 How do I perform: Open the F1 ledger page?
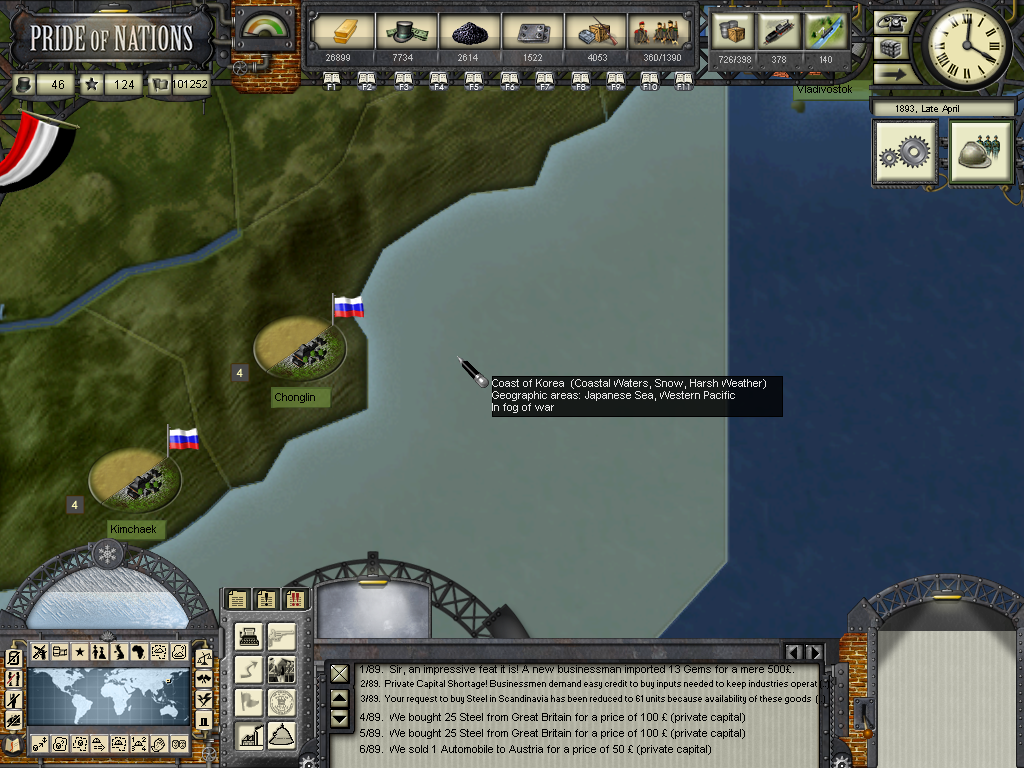click(x=332, y=80)
